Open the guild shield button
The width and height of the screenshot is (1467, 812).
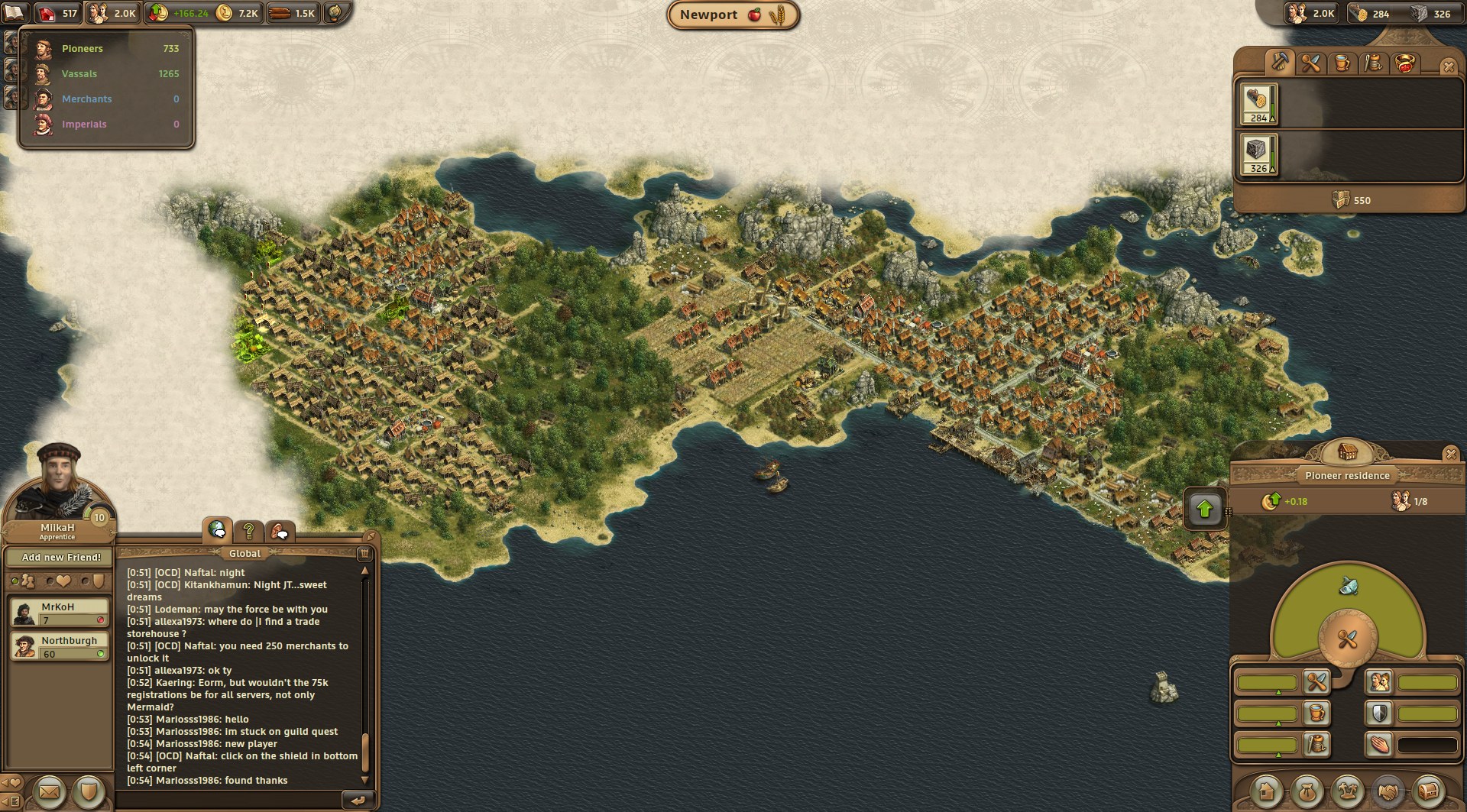click(x=89, y=792)
